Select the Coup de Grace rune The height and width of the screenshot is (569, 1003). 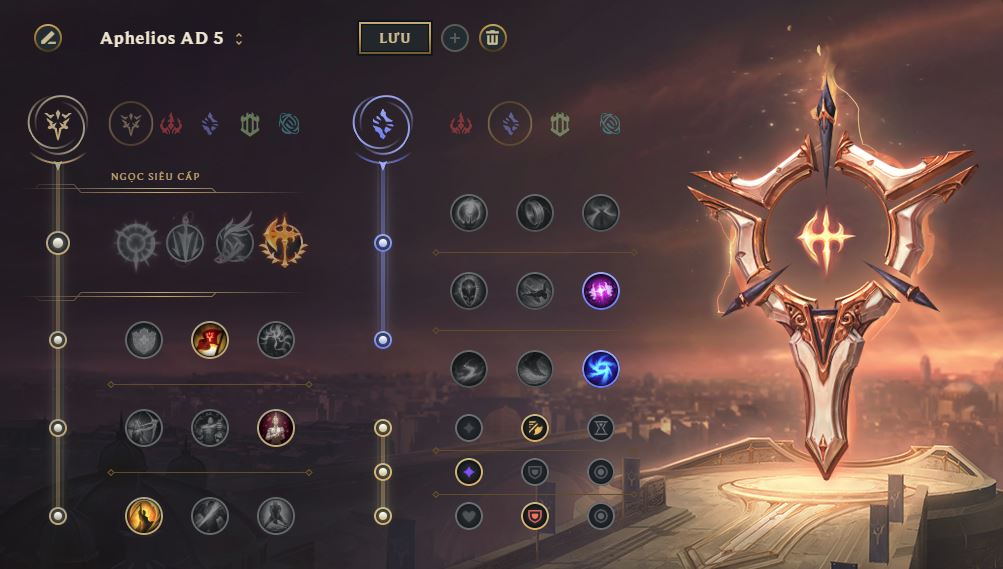[144, 516]
